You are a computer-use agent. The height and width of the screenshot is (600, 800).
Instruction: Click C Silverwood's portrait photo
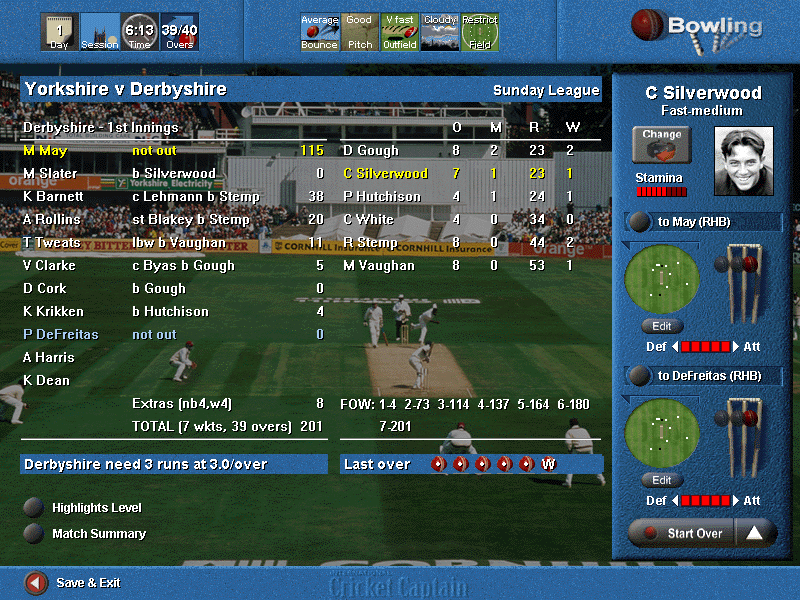743,160
